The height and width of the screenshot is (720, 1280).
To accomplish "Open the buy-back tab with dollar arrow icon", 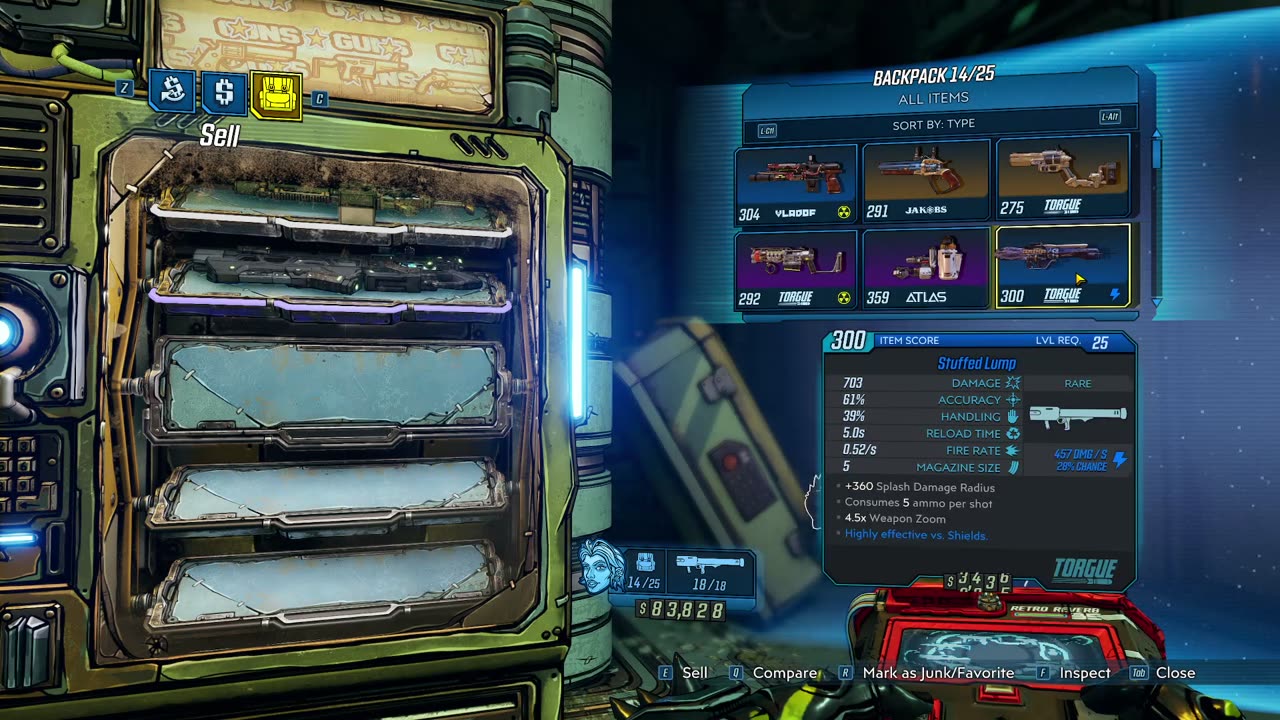I will pyautogui.click(x=171, y=93).
